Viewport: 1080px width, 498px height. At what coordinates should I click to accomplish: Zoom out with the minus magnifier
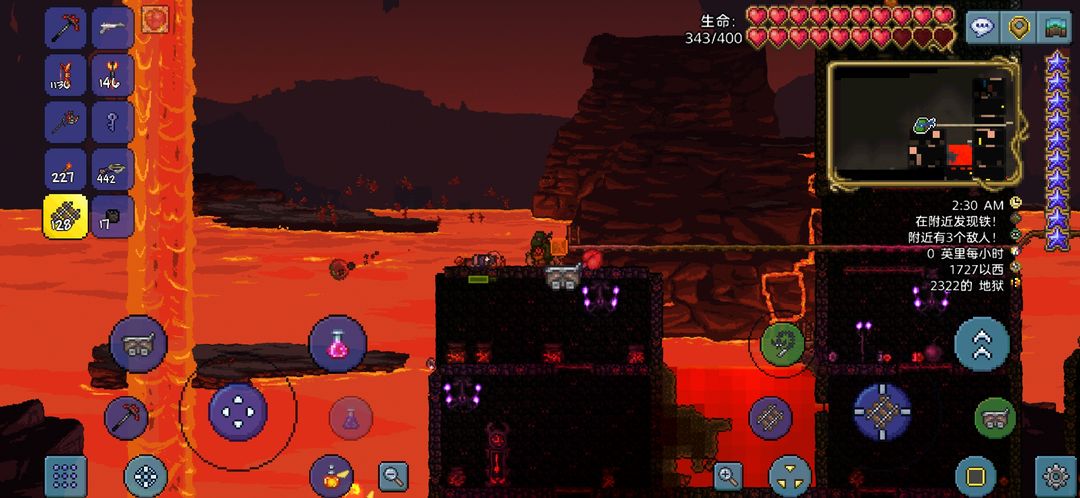(x=393, y=476)
